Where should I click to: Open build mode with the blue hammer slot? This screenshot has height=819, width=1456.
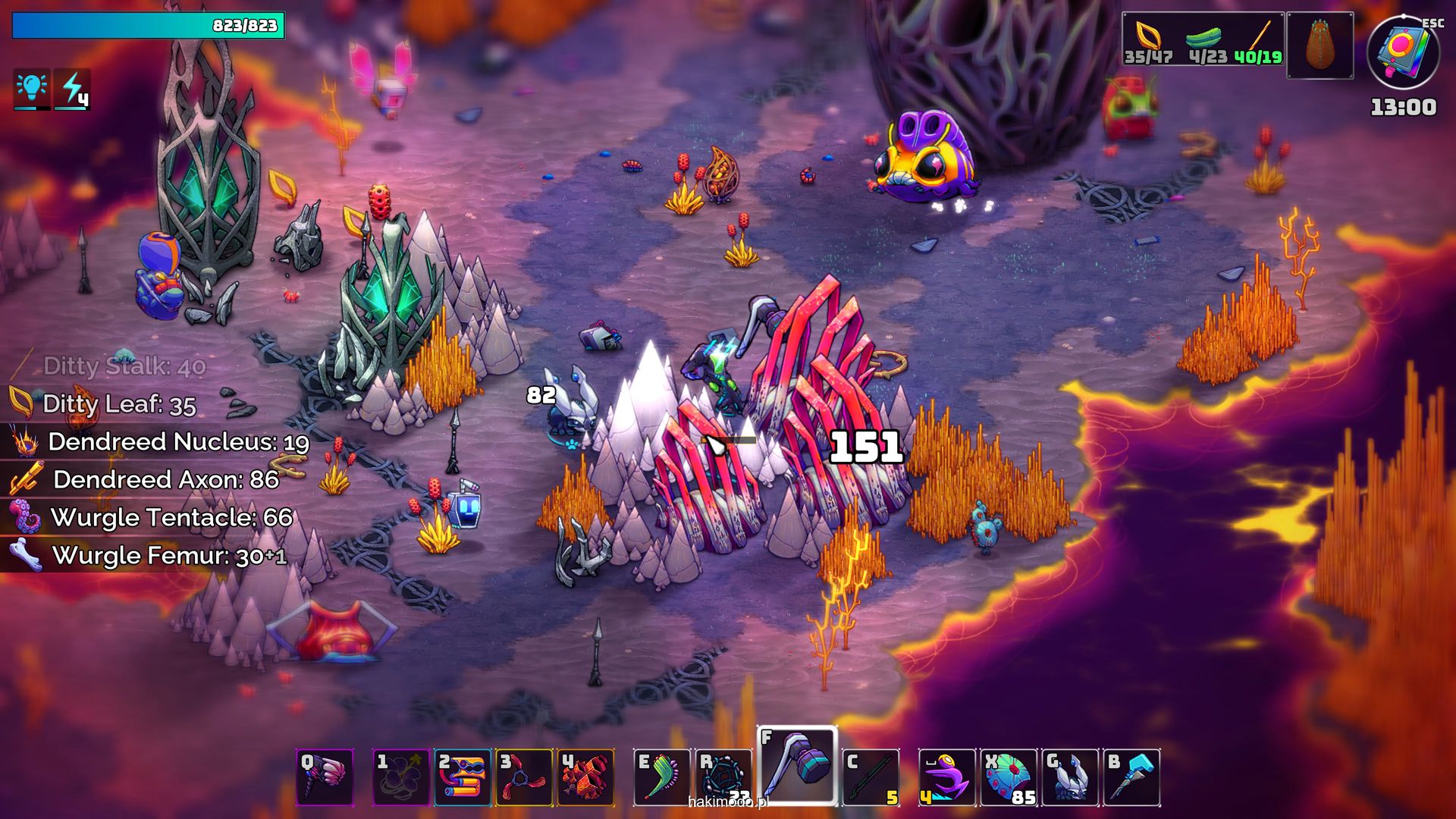[1131, 777]
